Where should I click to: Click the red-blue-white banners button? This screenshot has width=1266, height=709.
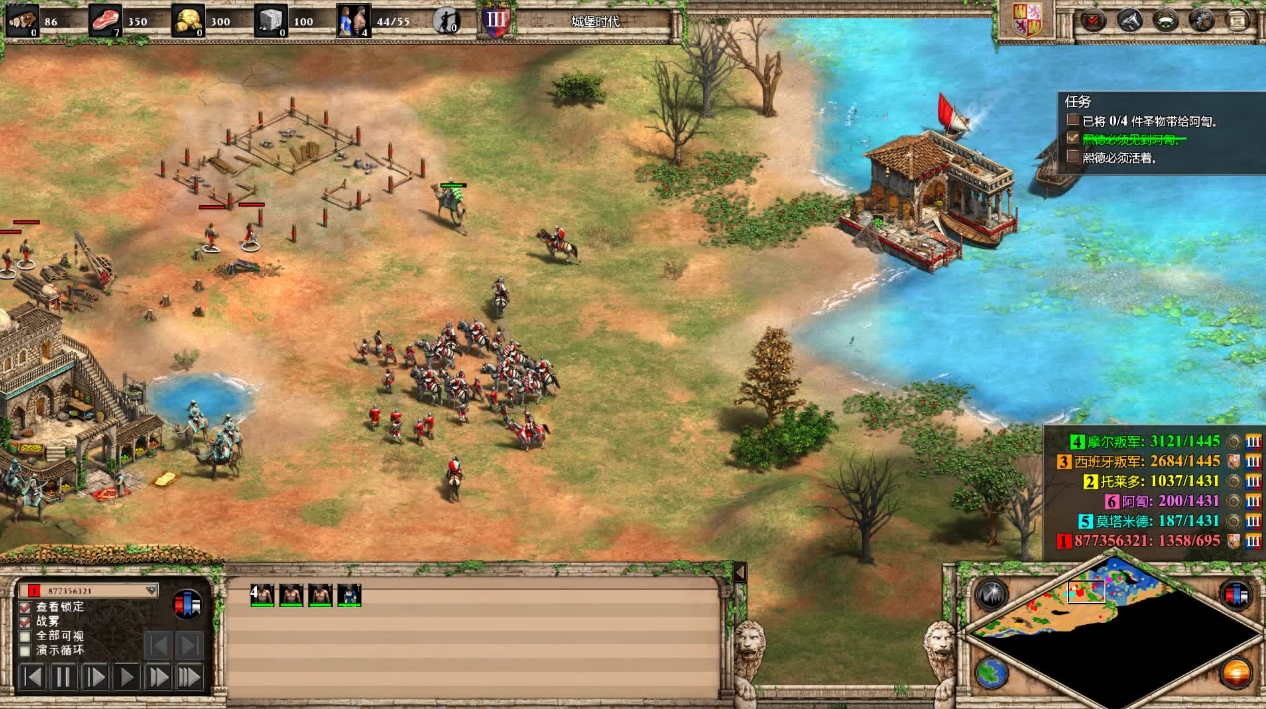point(187,604)
